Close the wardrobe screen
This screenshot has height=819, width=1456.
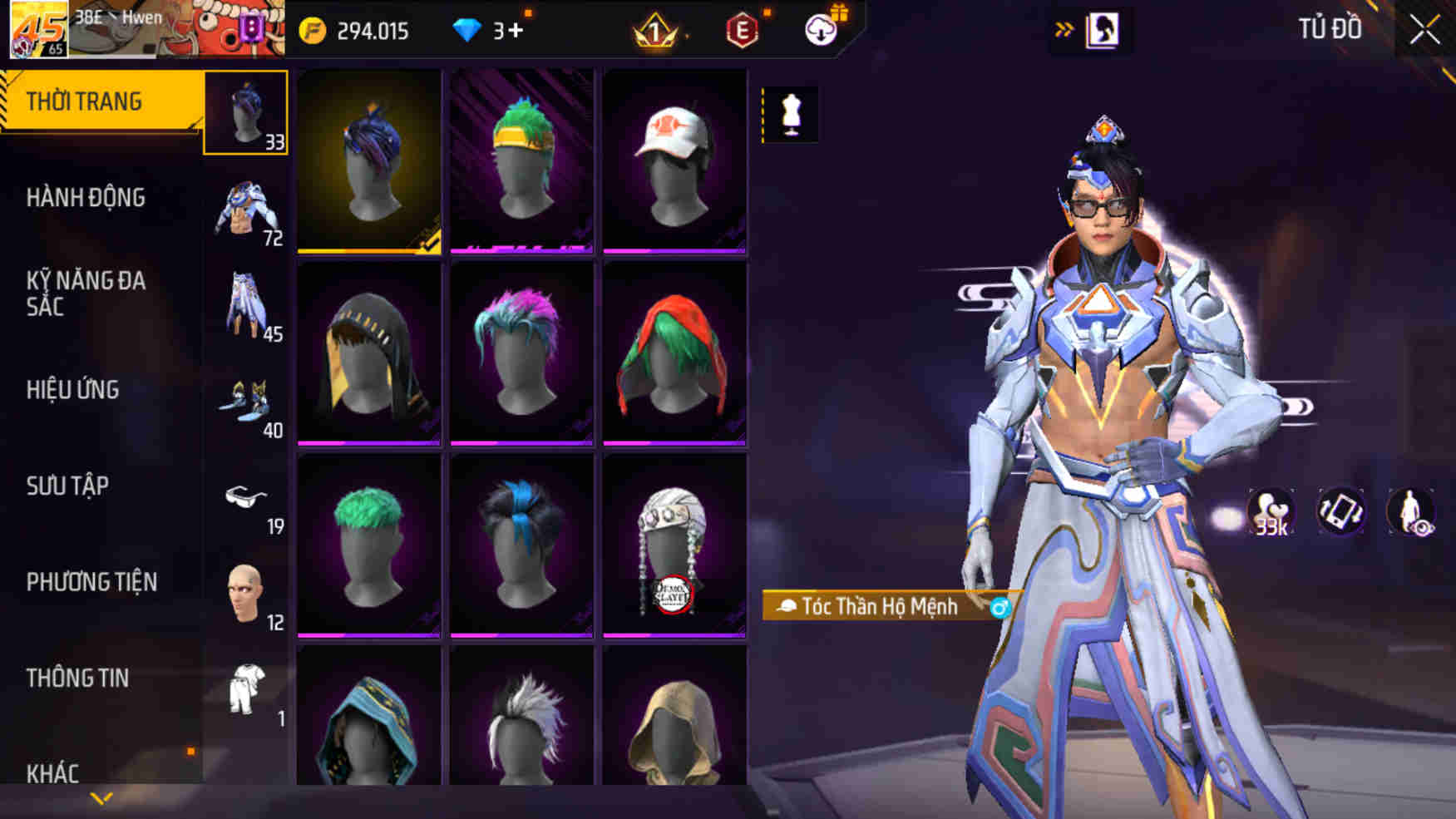click(1424, 31)
